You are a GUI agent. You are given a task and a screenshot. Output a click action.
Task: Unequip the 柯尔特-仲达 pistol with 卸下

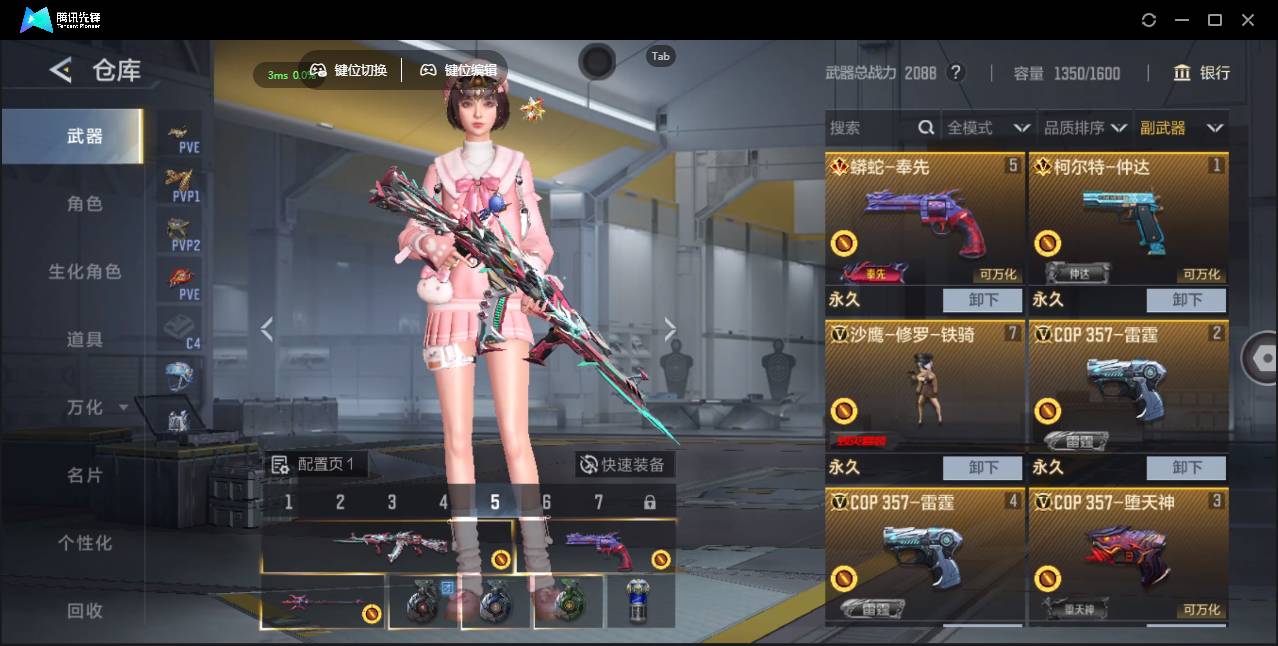pyautogui.click(x=1186, y=300)
